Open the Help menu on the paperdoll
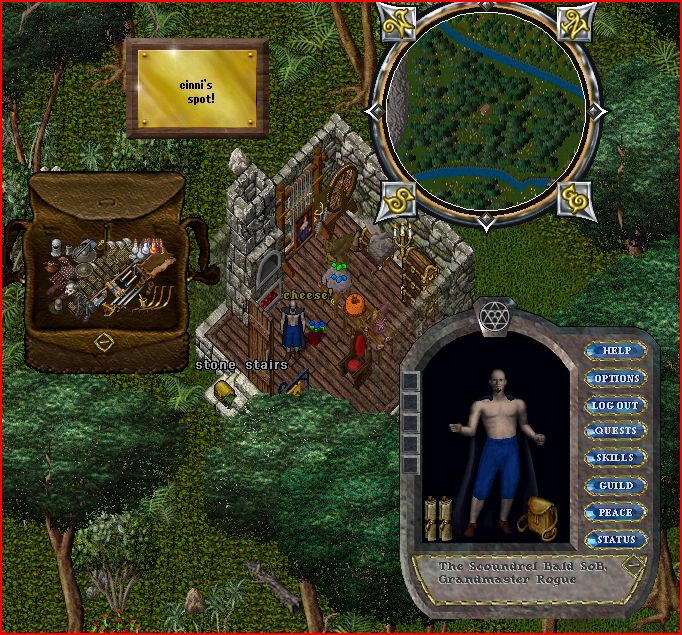Viewport: 682px width, 635px height. tap(616, 351)
